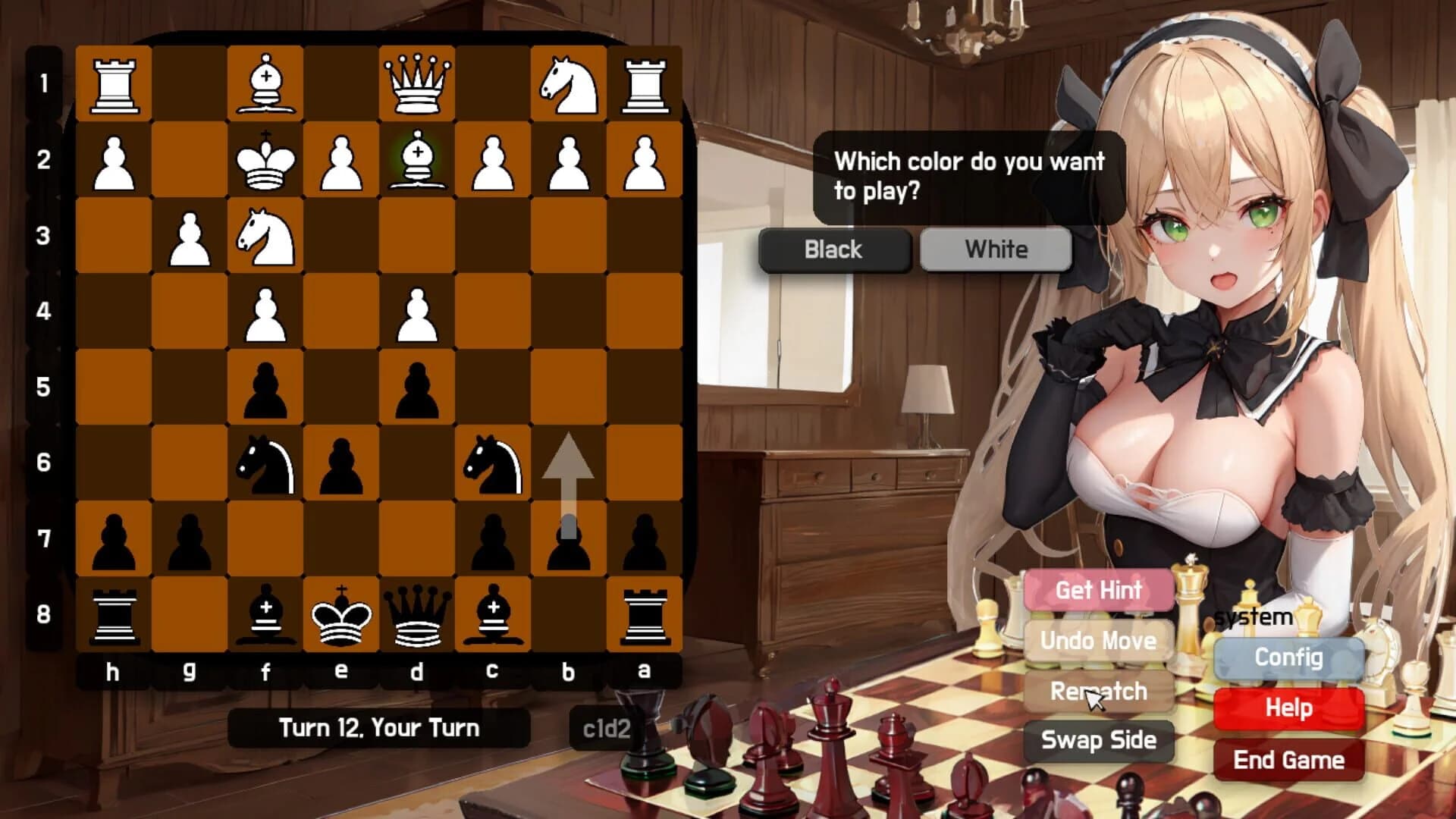Select the highlighted white bishop on d2

click(417, 161)
